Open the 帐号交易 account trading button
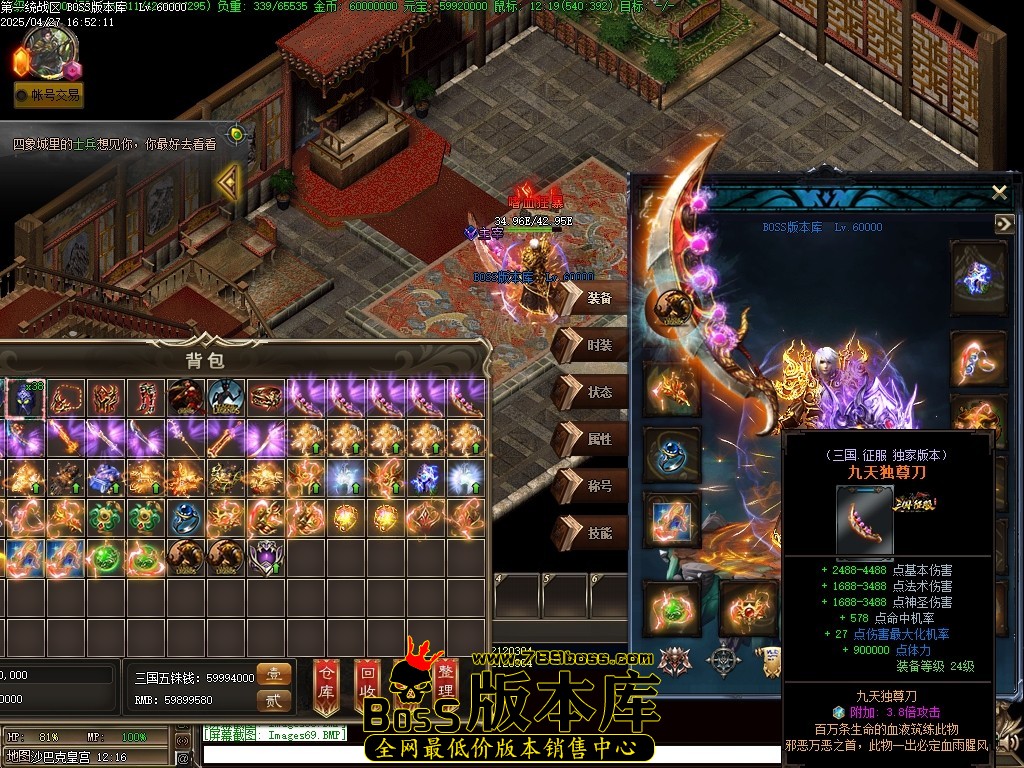 point(48,95)
